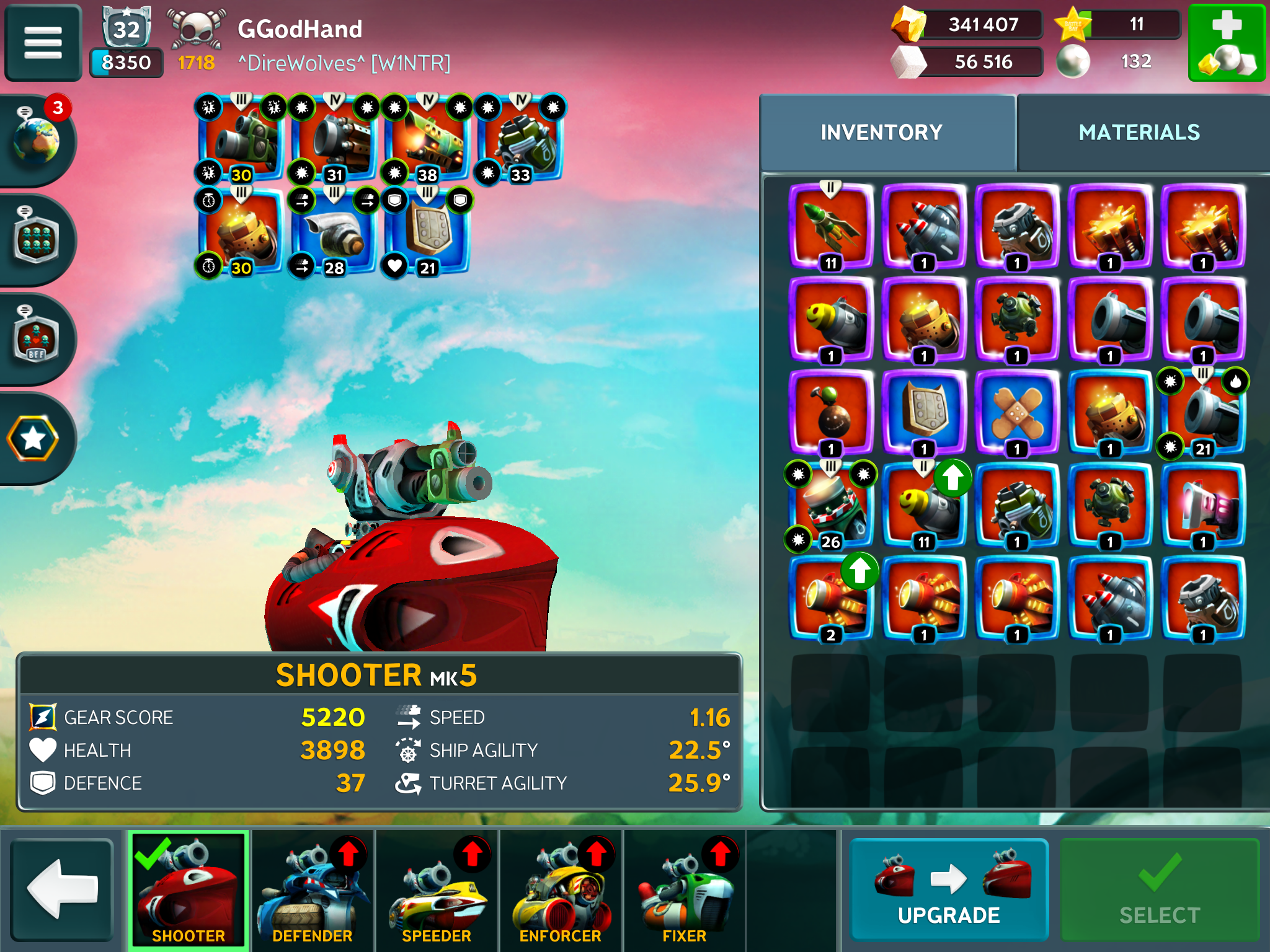Pick the level 26 mine item in inventory
The height and width of the screenshot is (952, 1270).
pyautogui.click(x=831, y=505)
